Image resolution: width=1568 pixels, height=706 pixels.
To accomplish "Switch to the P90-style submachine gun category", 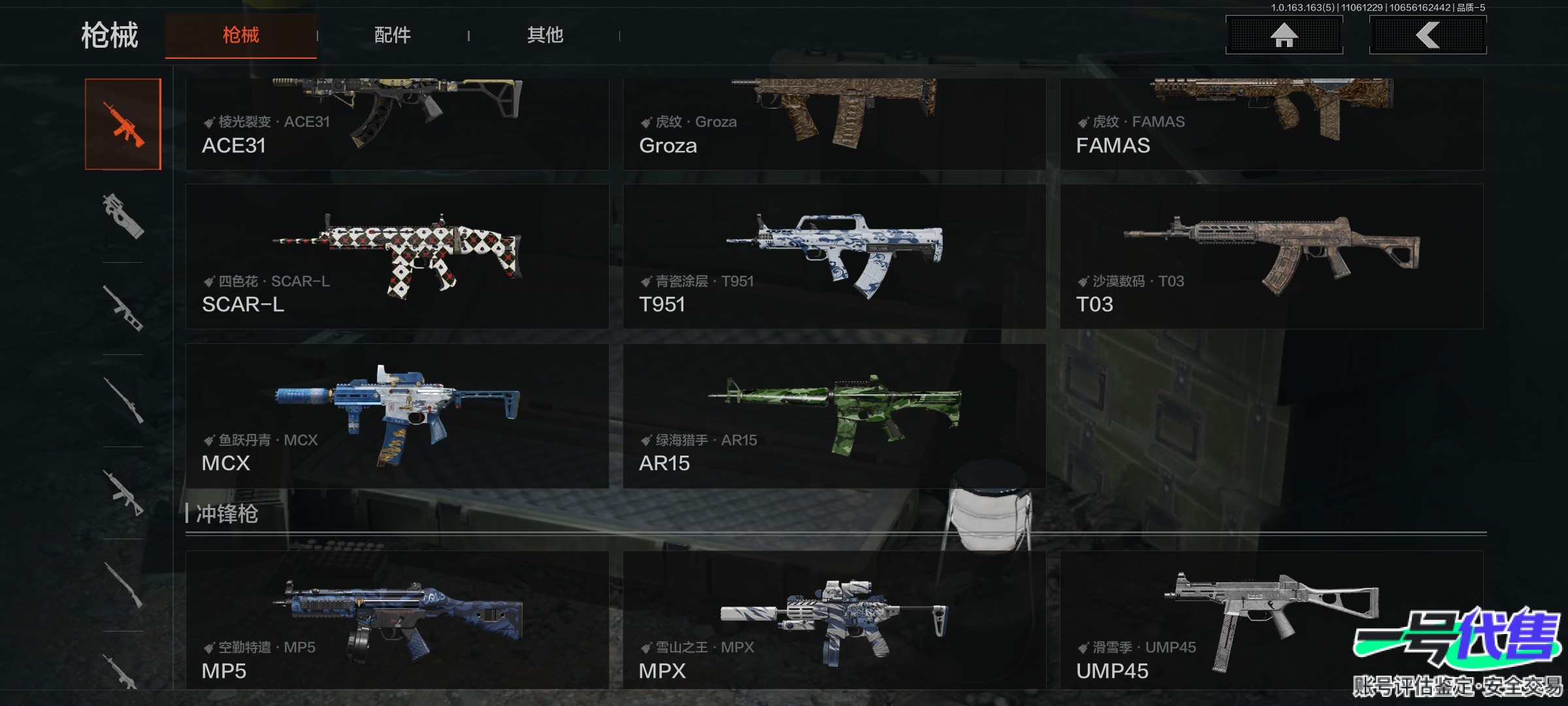I will (x=123, y=216).
